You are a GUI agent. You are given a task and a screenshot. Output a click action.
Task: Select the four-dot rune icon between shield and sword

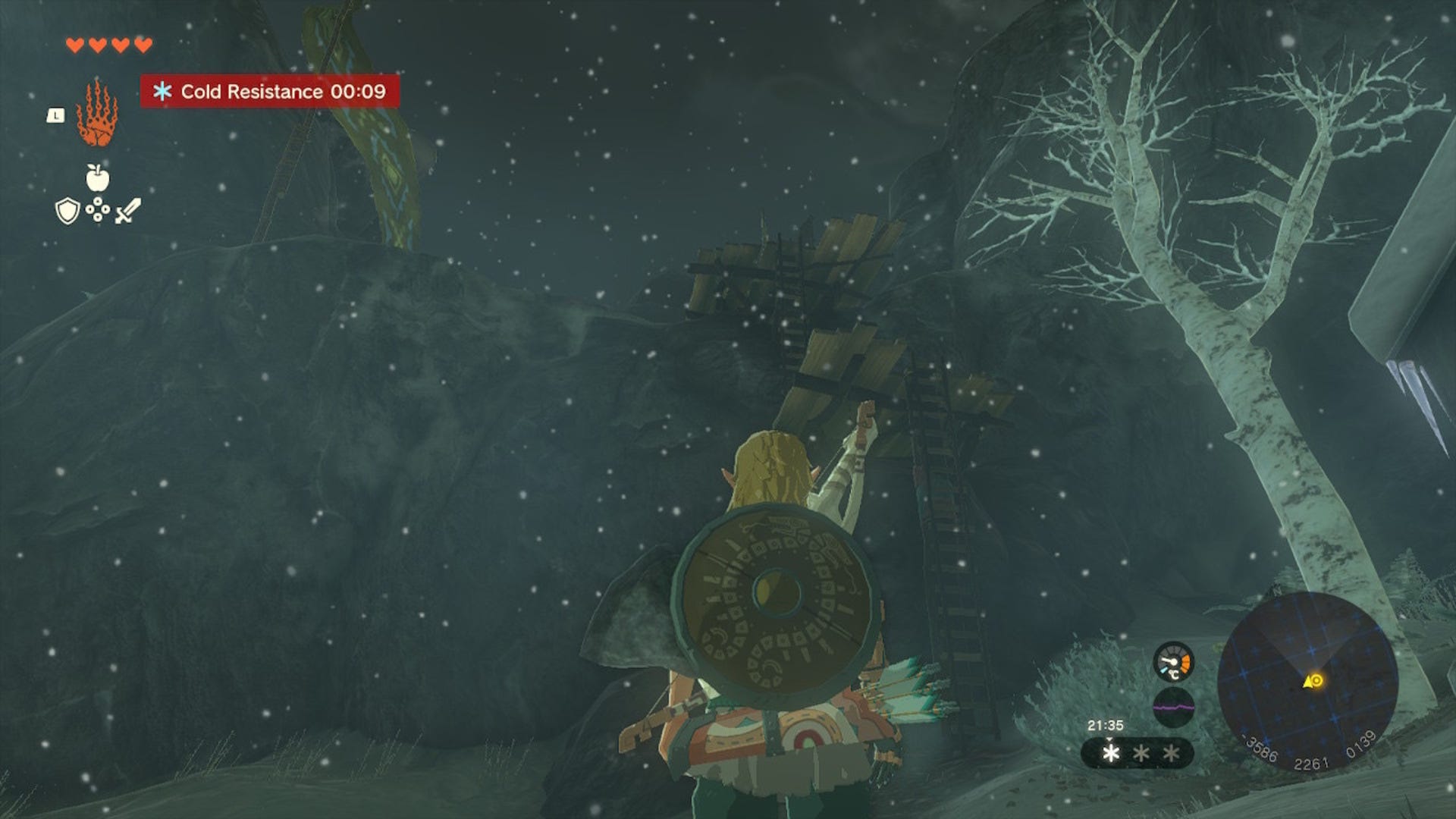98,209
